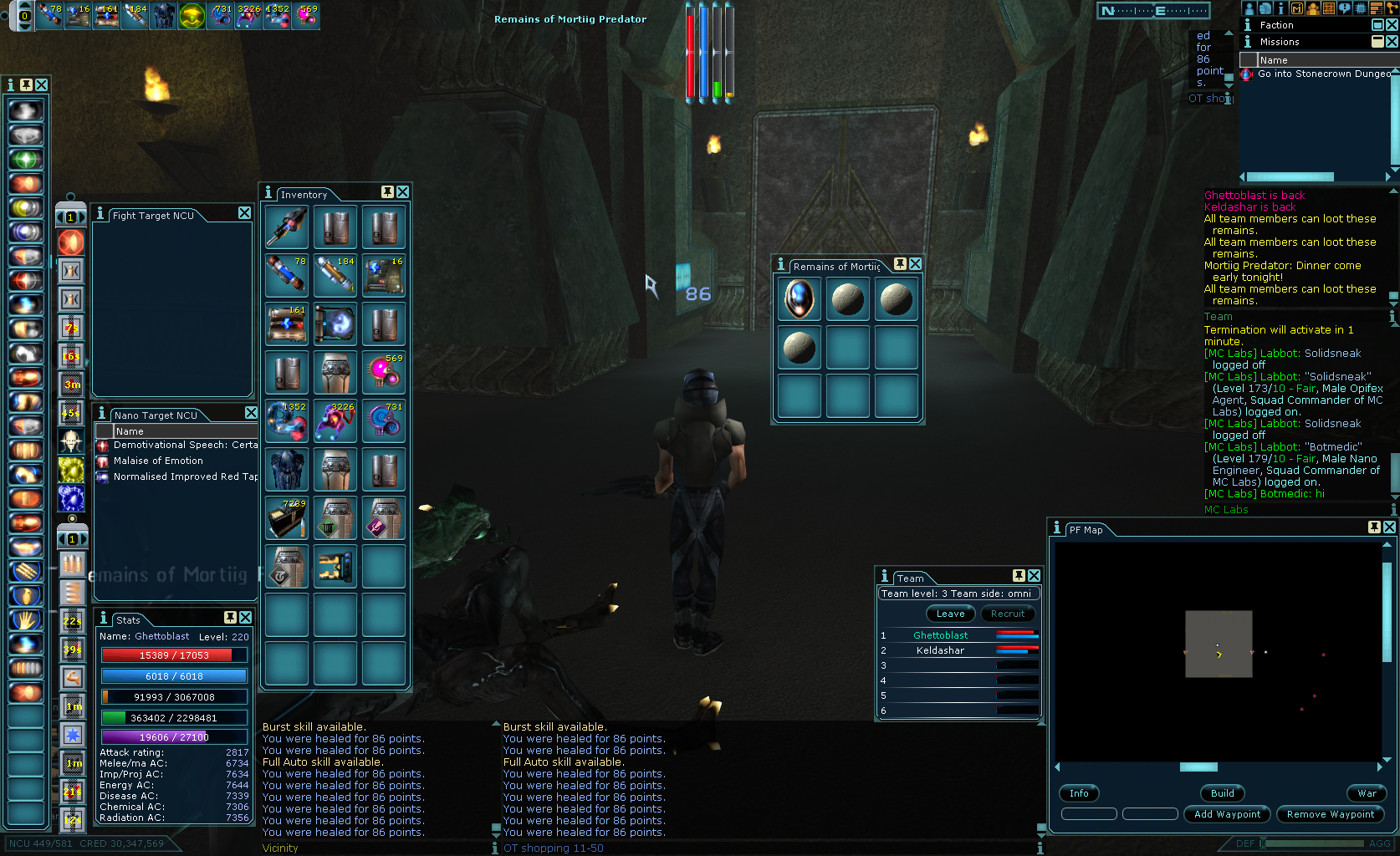Select Malaise of Emotion nano entry
The width and height of the screenshot is (1400, 856).
[158, 461]
